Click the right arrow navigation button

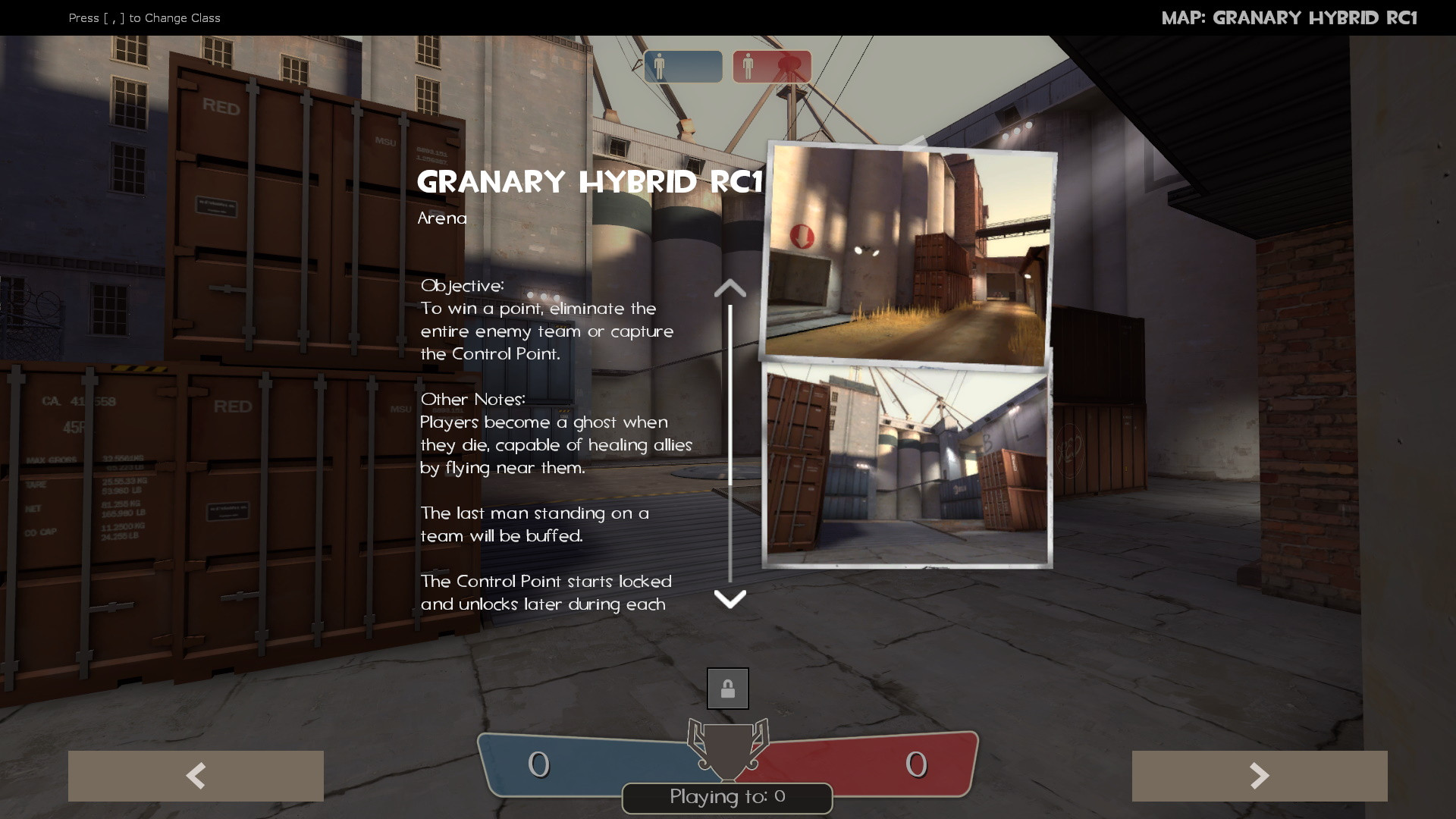[1260, 776]
